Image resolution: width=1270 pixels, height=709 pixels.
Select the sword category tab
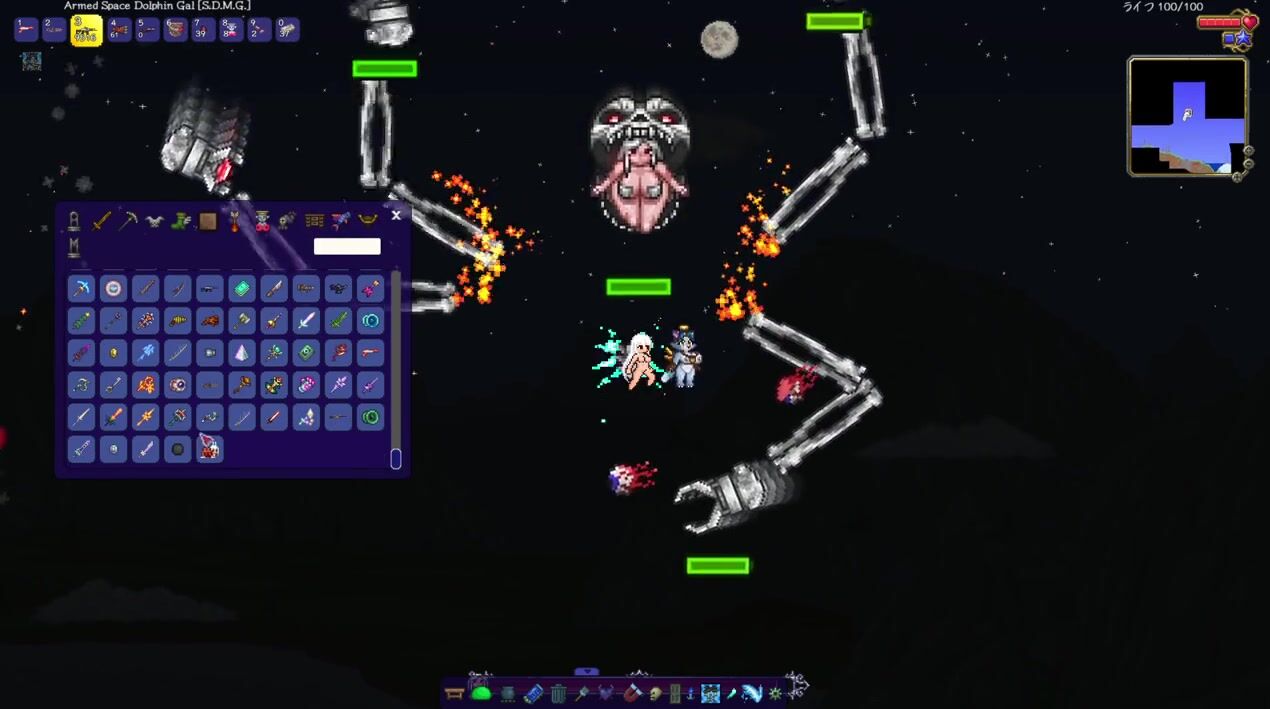(101, 221)
